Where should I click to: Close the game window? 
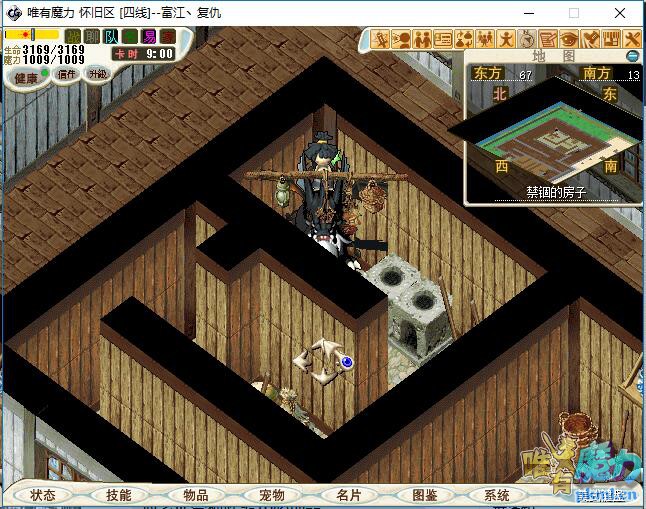point(619,13)
